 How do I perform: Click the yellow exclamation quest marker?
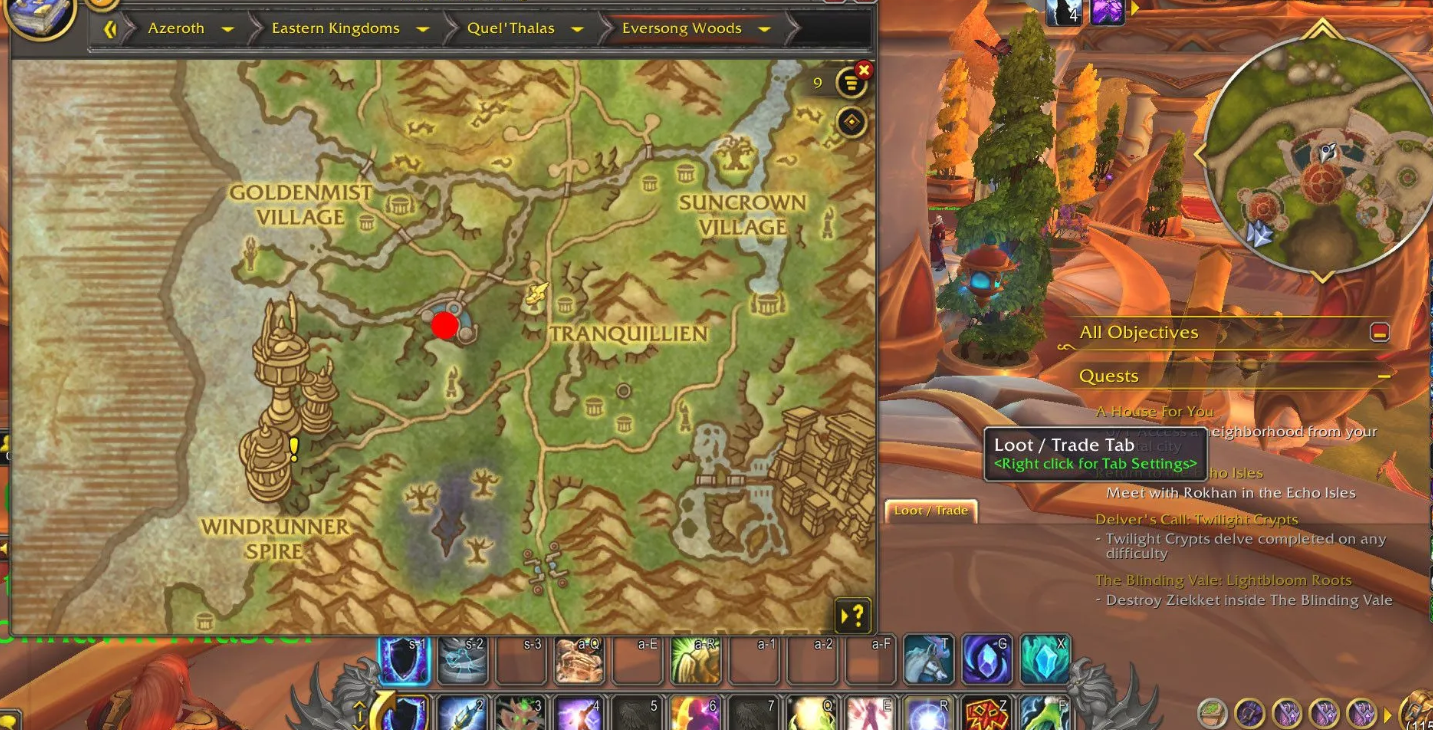[x=294, y=450]
